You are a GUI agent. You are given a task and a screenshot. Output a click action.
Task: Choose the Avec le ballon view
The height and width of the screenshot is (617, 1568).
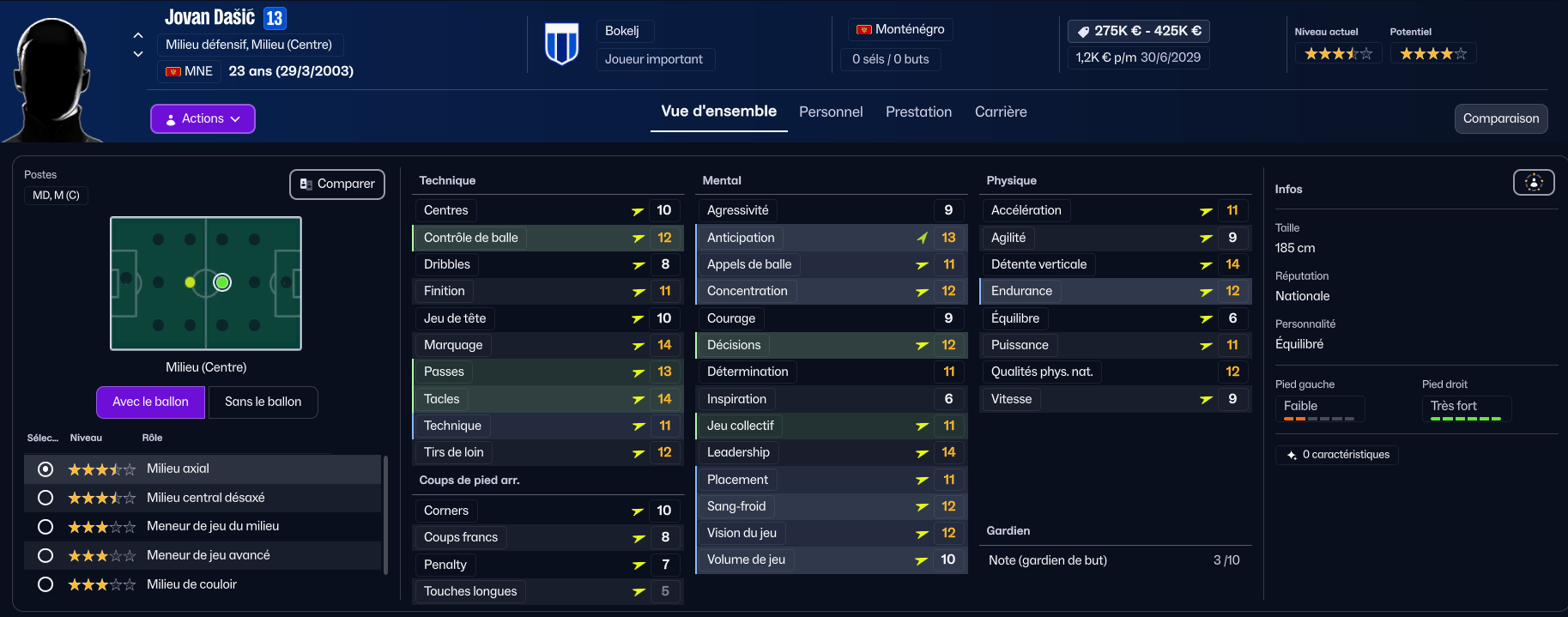pyautogui.click(x=150, y=402)
